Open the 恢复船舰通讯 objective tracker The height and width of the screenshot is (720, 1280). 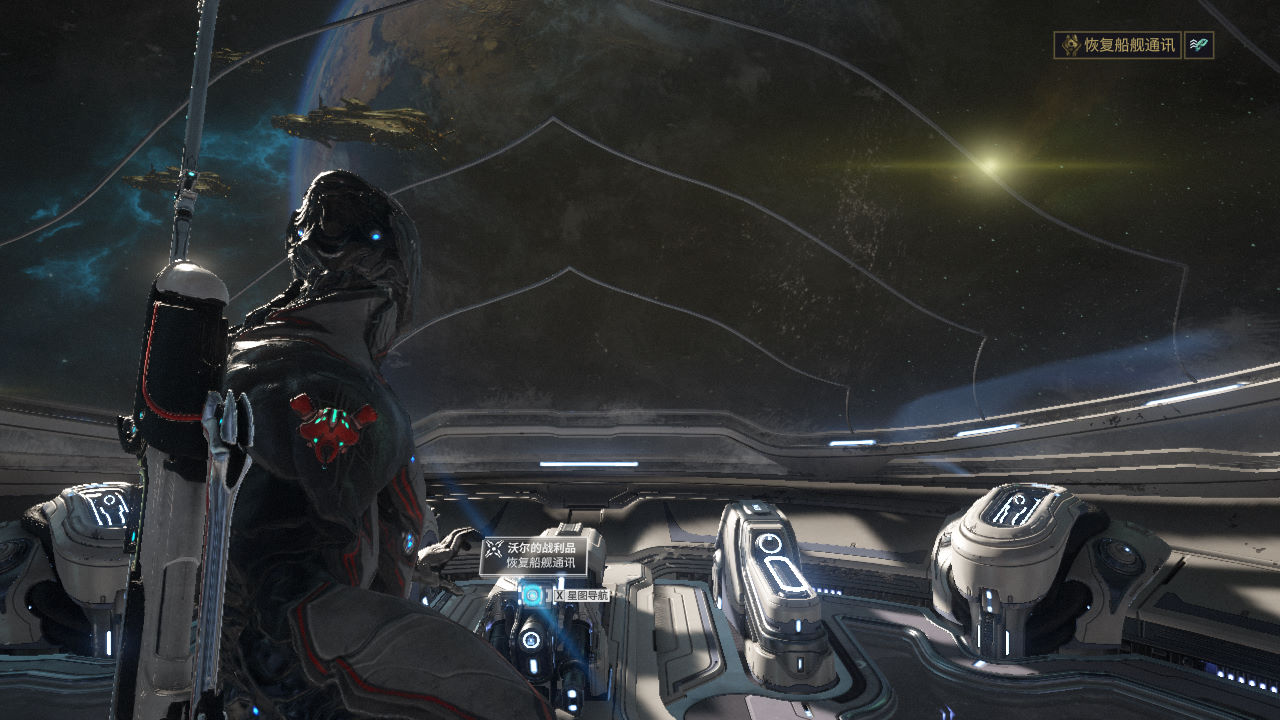[1117, 45]
